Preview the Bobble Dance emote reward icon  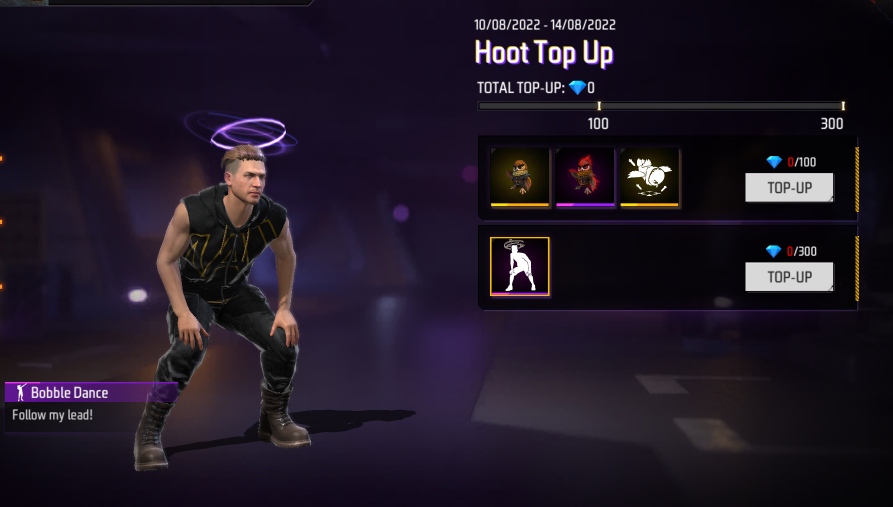pyautogui.click(x=520, y=267)
